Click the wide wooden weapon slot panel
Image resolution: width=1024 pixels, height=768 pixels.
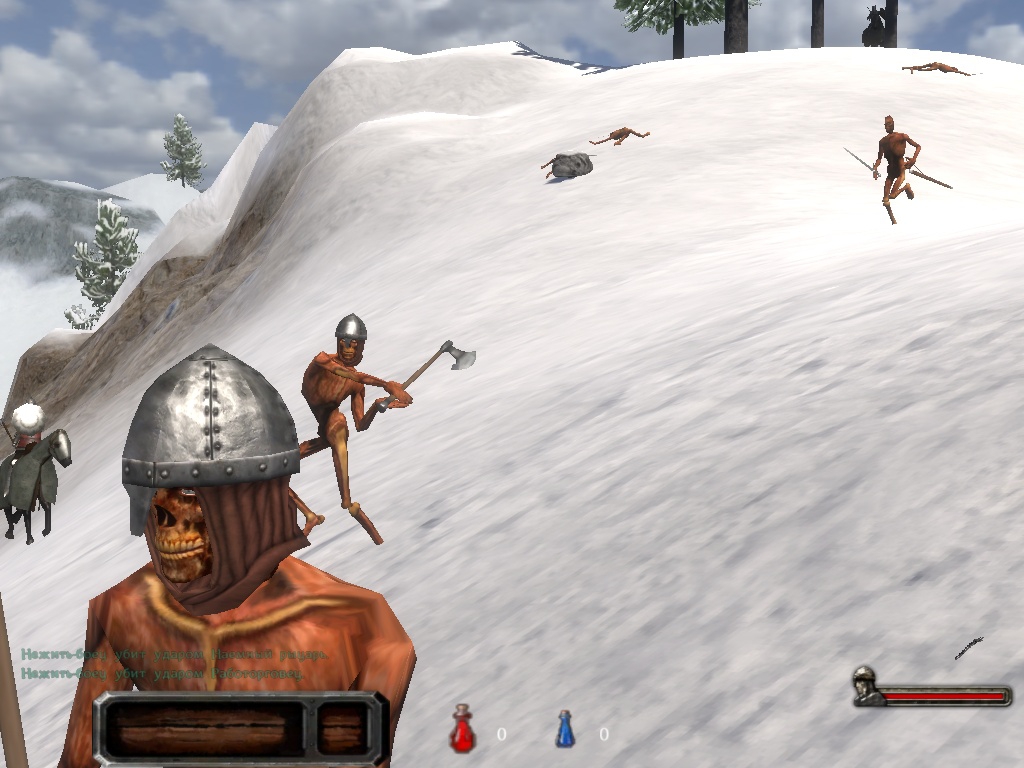point(204,729)
